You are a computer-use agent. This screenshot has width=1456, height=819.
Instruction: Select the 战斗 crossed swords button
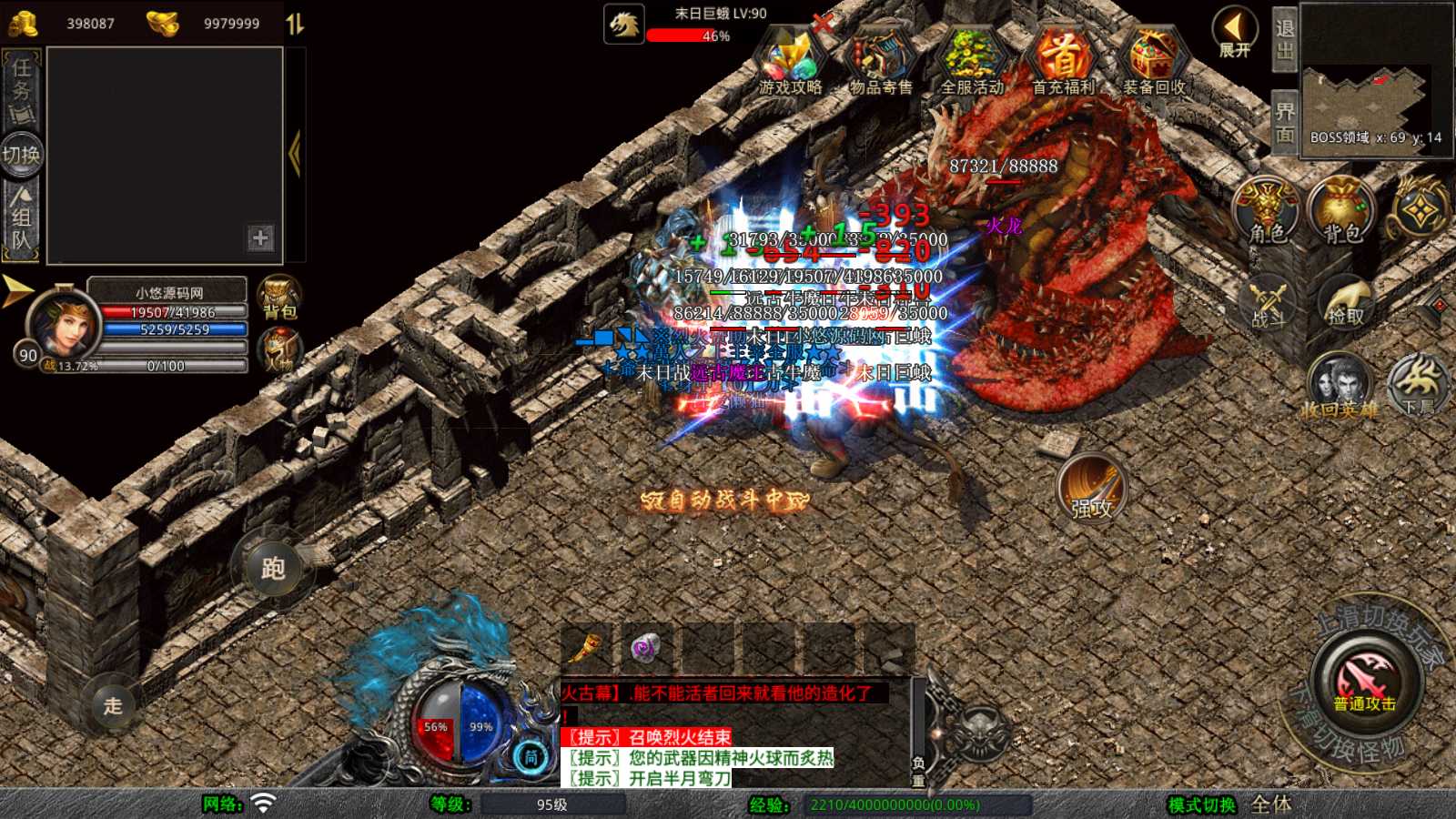click(x=1267, y=303)
